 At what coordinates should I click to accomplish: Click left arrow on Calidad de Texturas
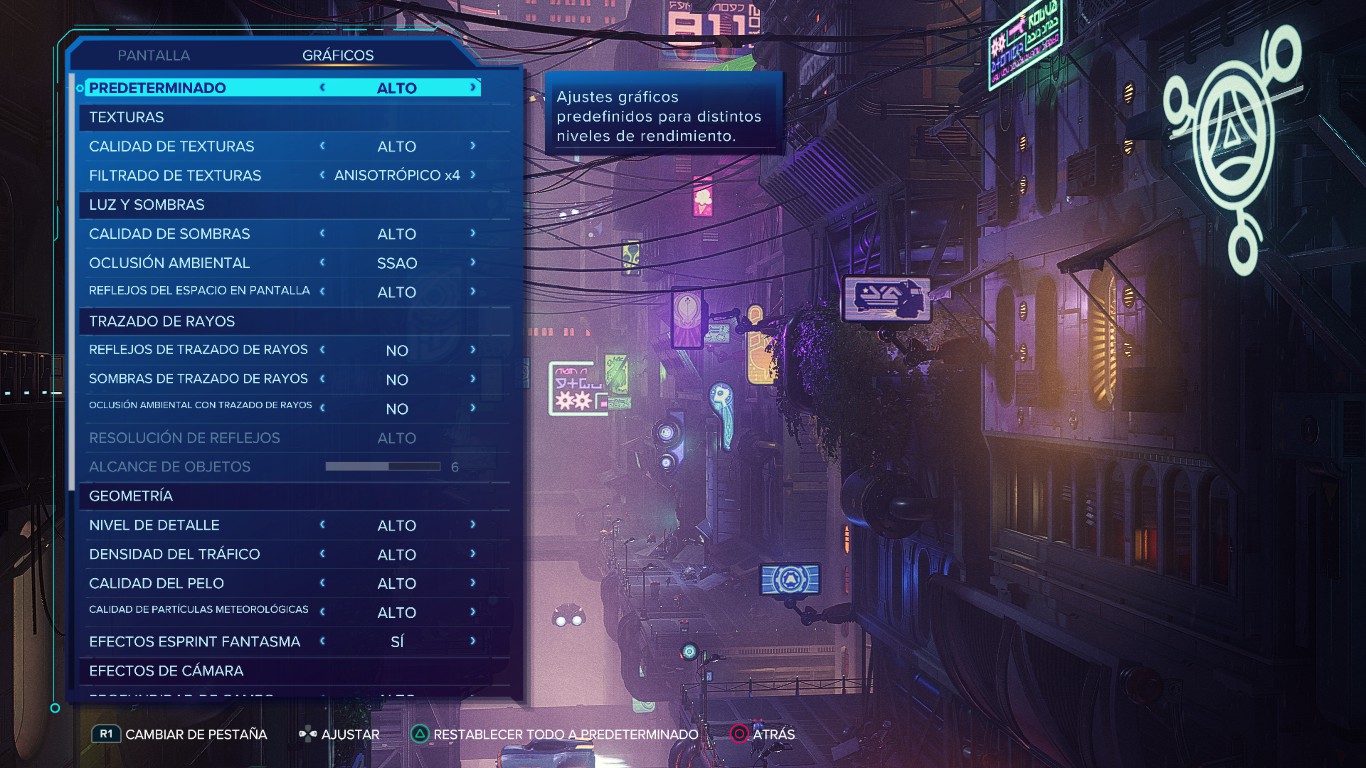[x=322, y=146]
